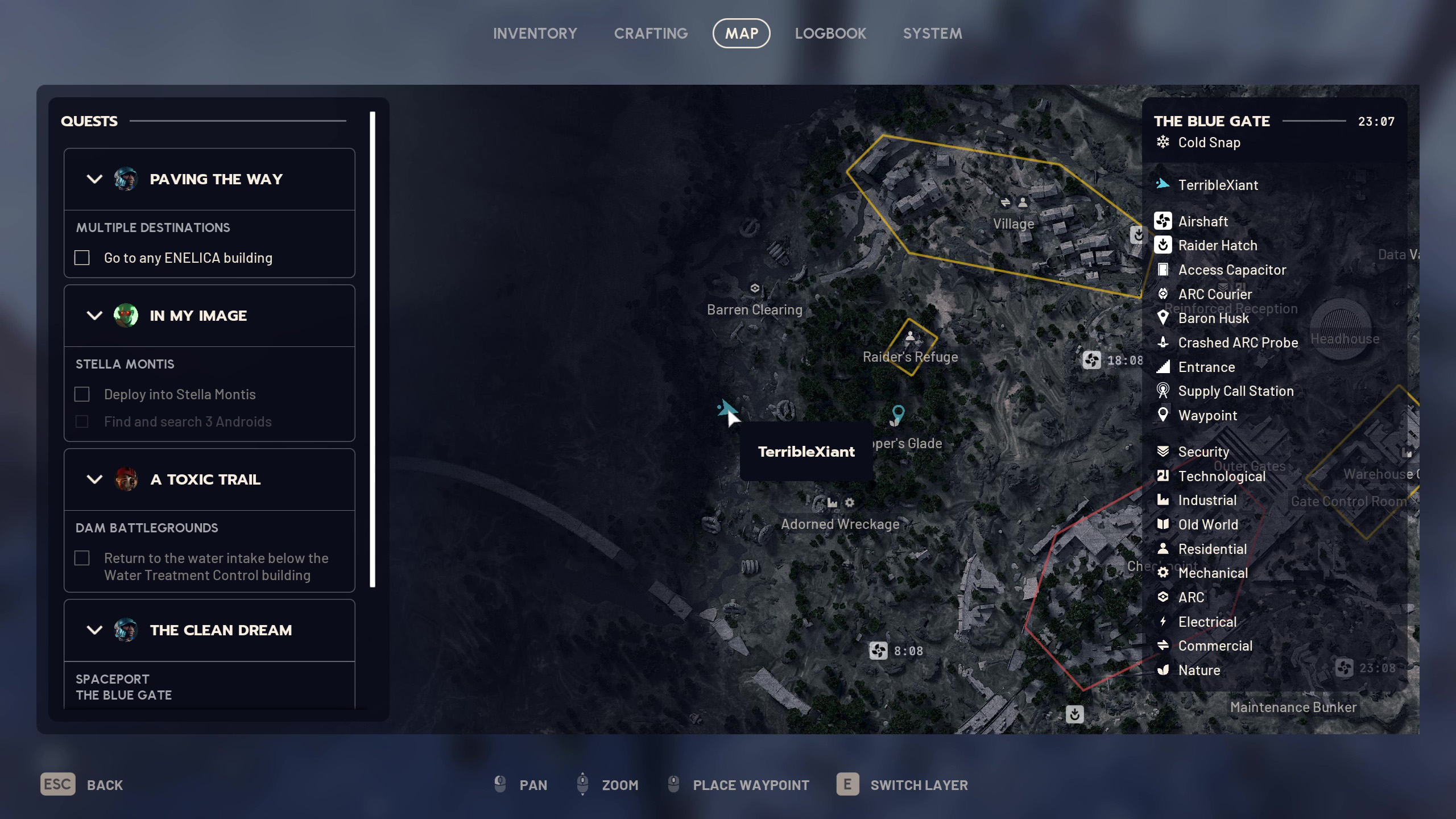Select the Security legend filter
Viewport: 1456px width, 819px height.
[1203, 452]
